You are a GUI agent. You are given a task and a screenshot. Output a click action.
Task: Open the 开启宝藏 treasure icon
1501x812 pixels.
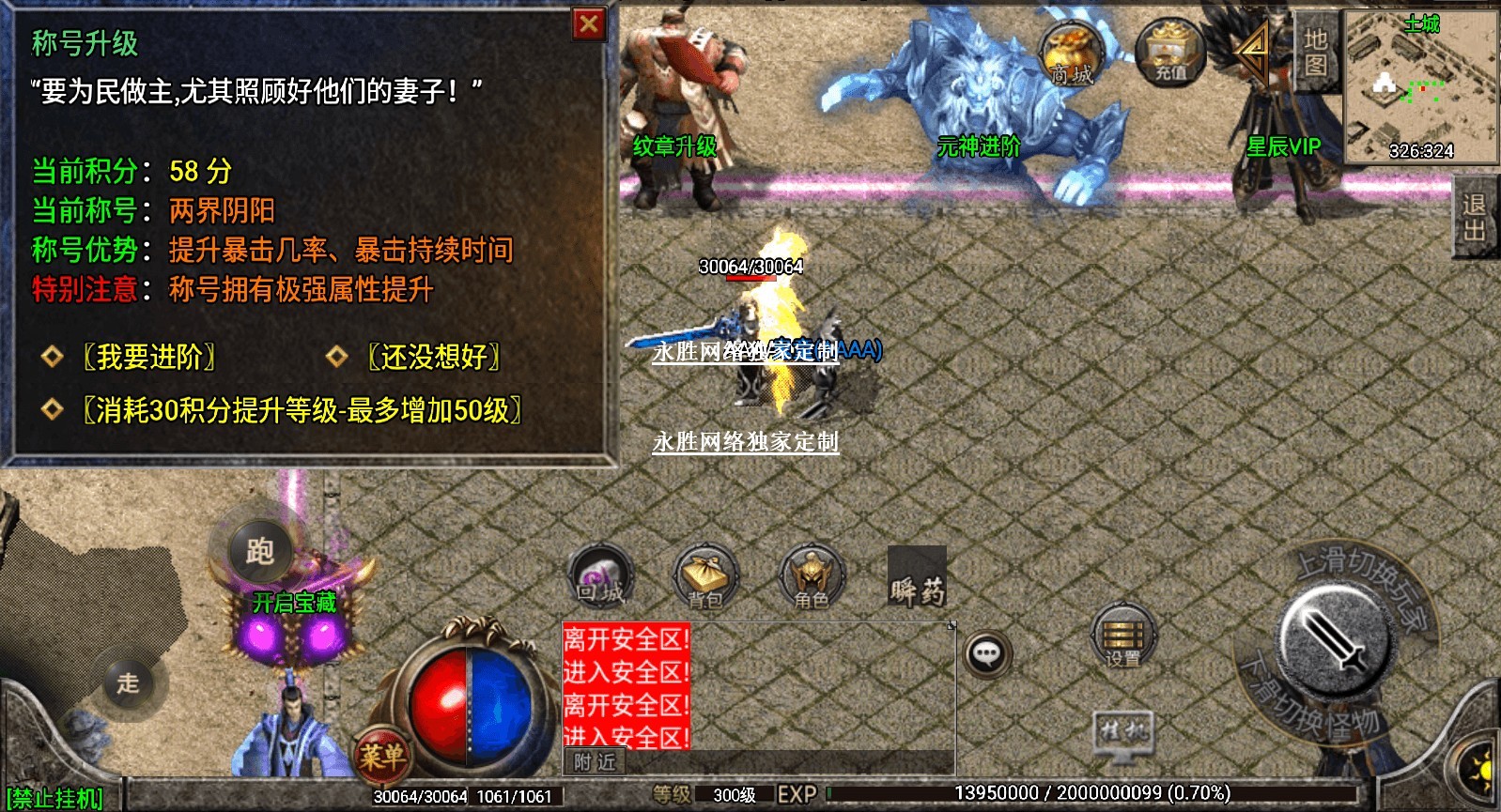[294, 622]
